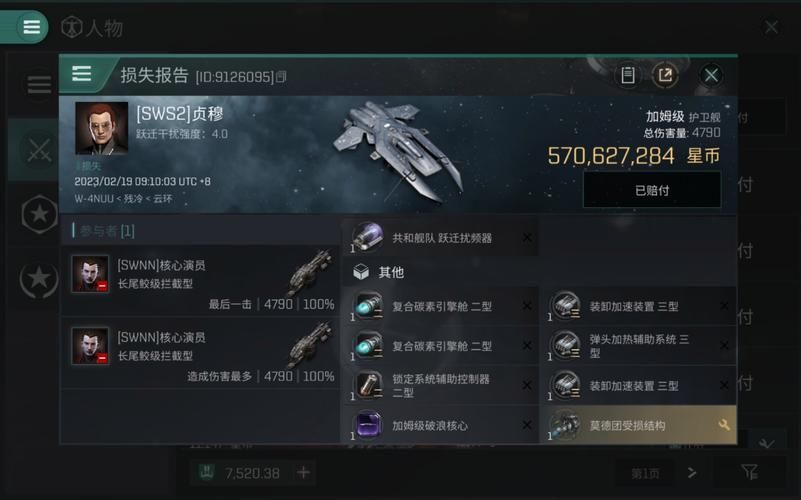
Task: Click the clipboard icon in report header
Action: 628,75
